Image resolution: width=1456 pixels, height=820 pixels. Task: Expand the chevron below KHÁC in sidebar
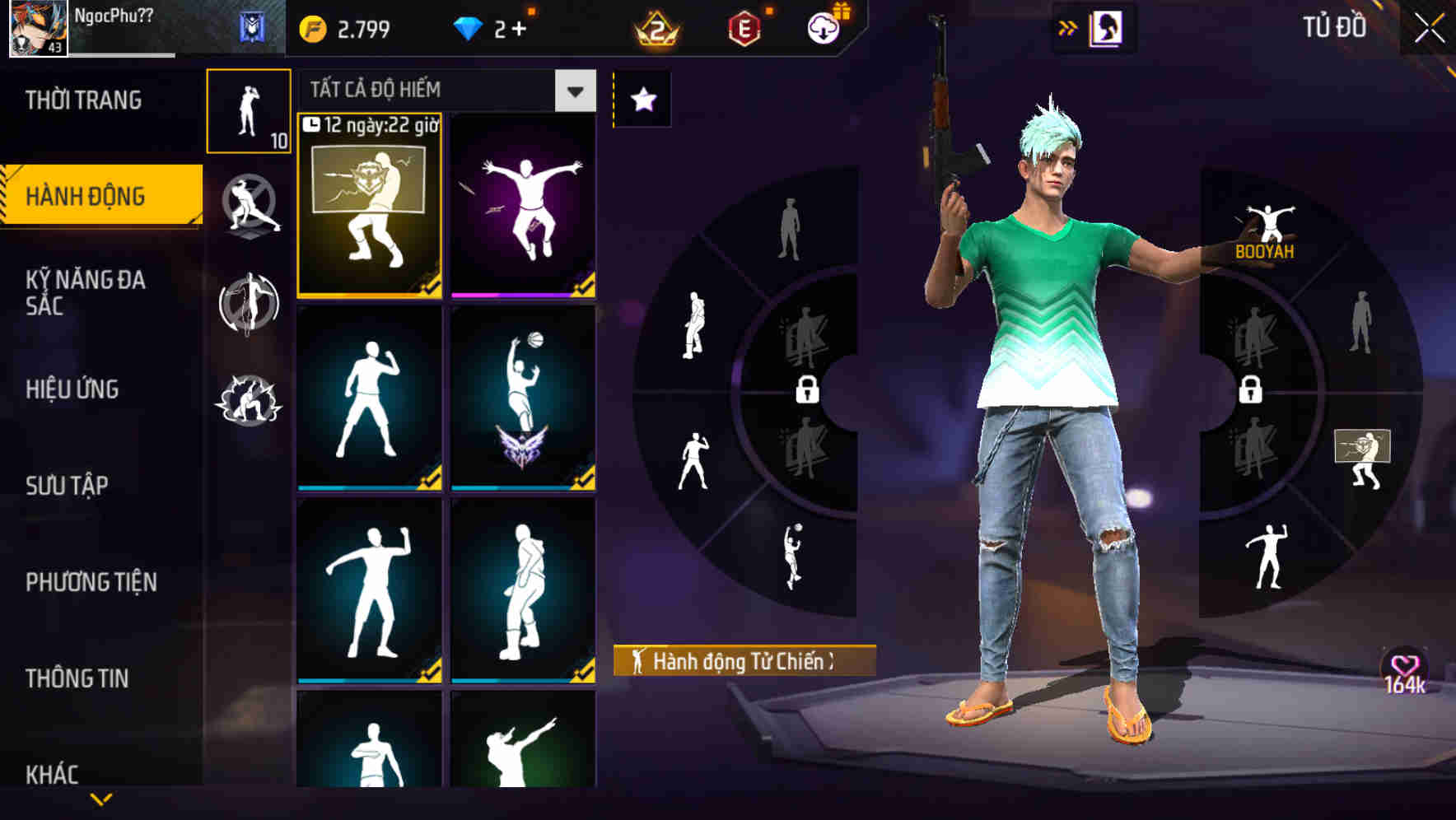(101, 798)
